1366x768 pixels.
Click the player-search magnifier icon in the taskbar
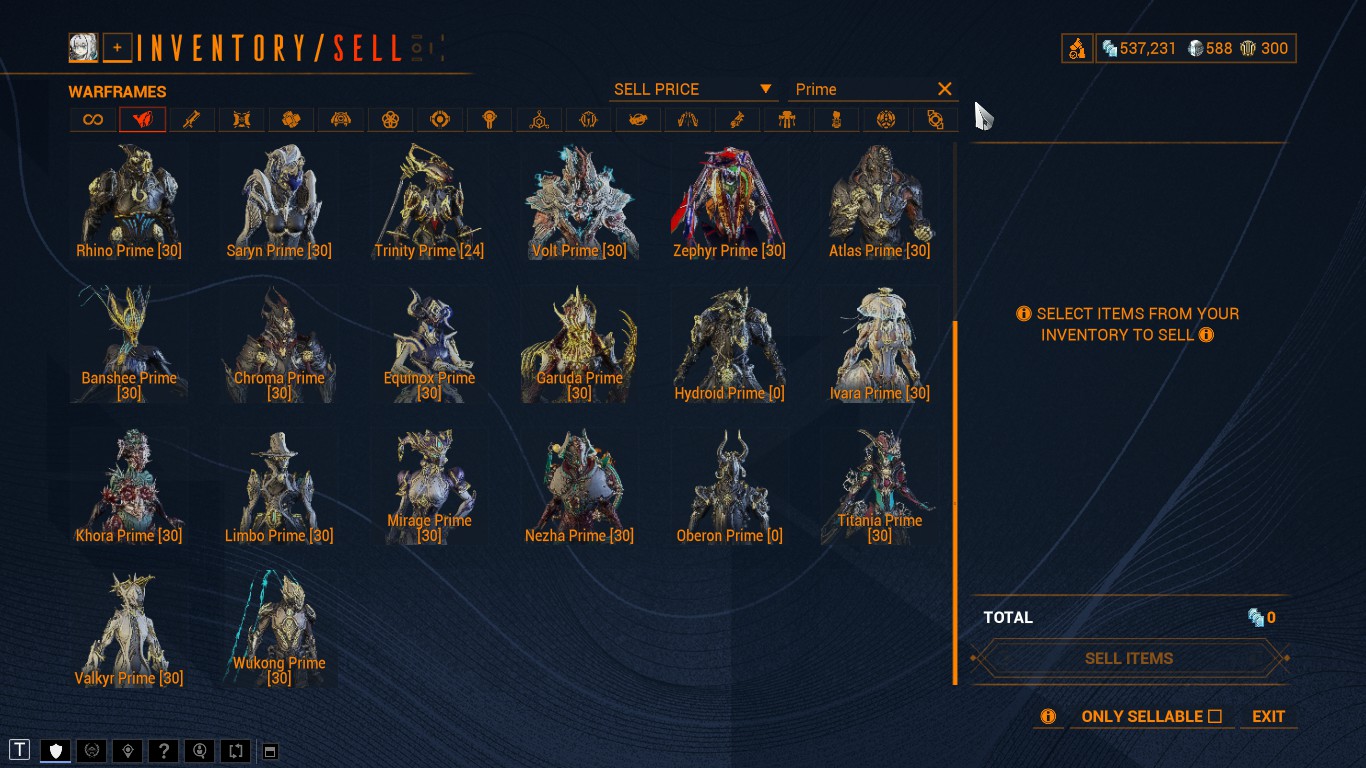tap(199, 750)
